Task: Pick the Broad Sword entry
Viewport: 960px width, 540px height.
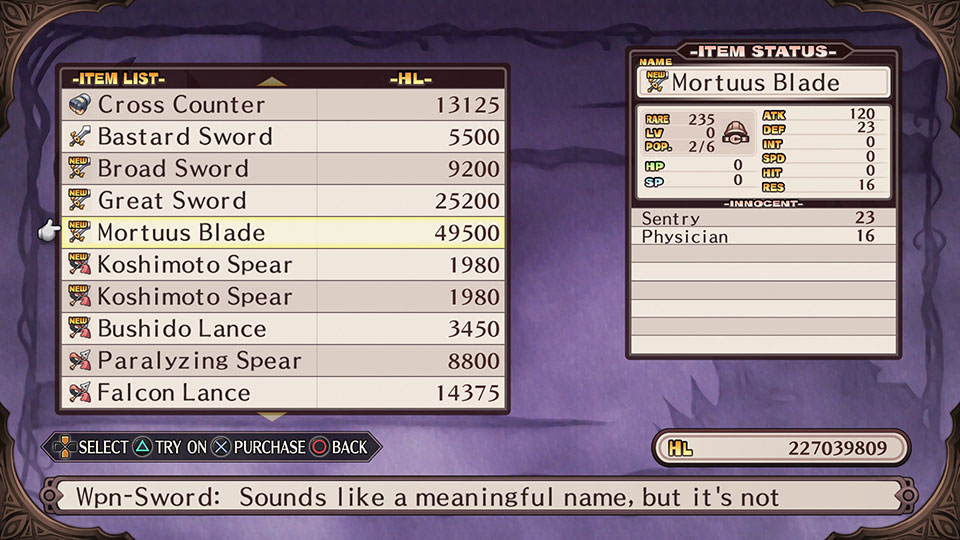Action: pyautogui.click(x=284, y=169)
